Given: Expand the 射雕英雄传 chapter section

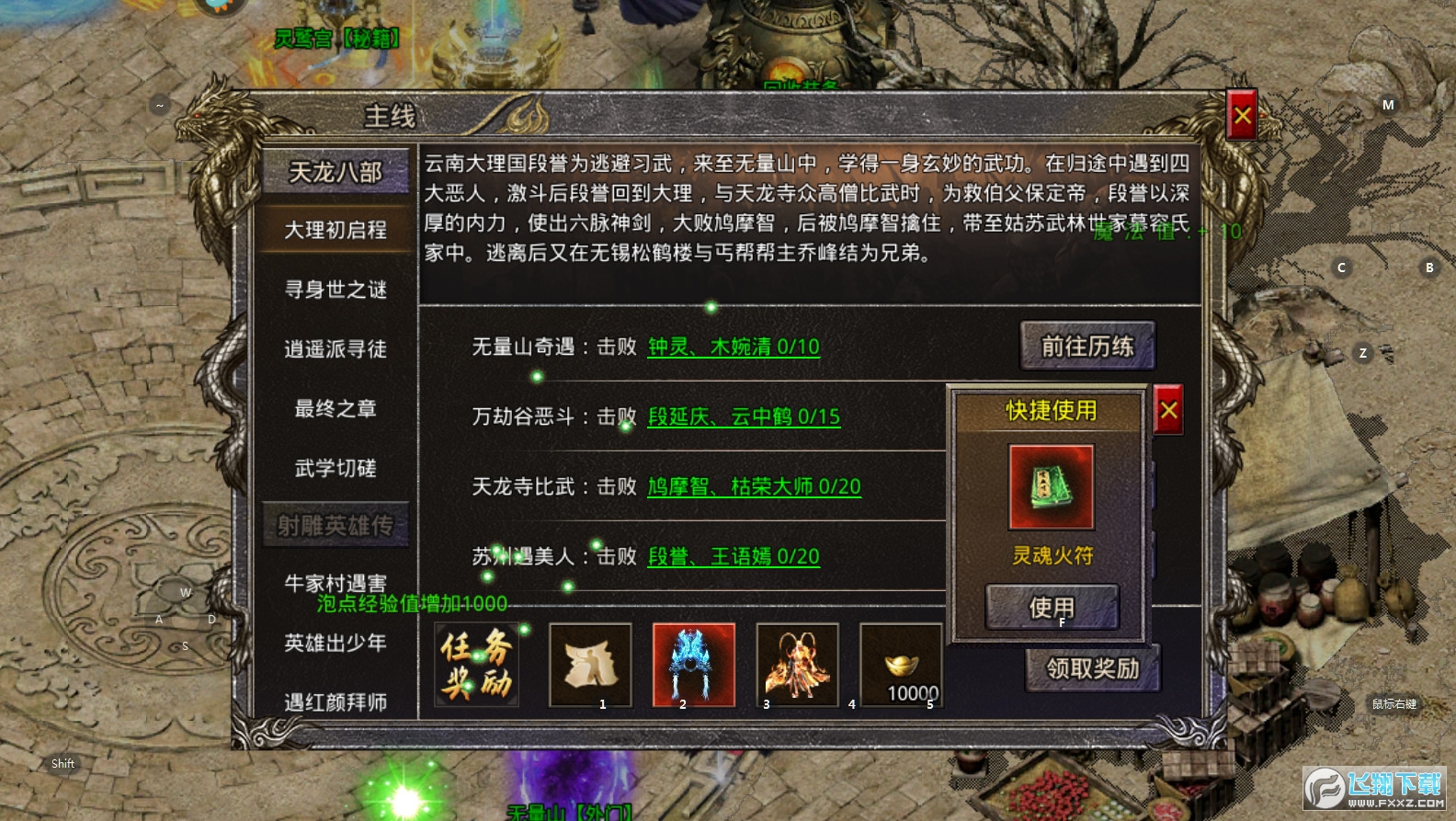Looking at the screenshot, I should 336,526.
